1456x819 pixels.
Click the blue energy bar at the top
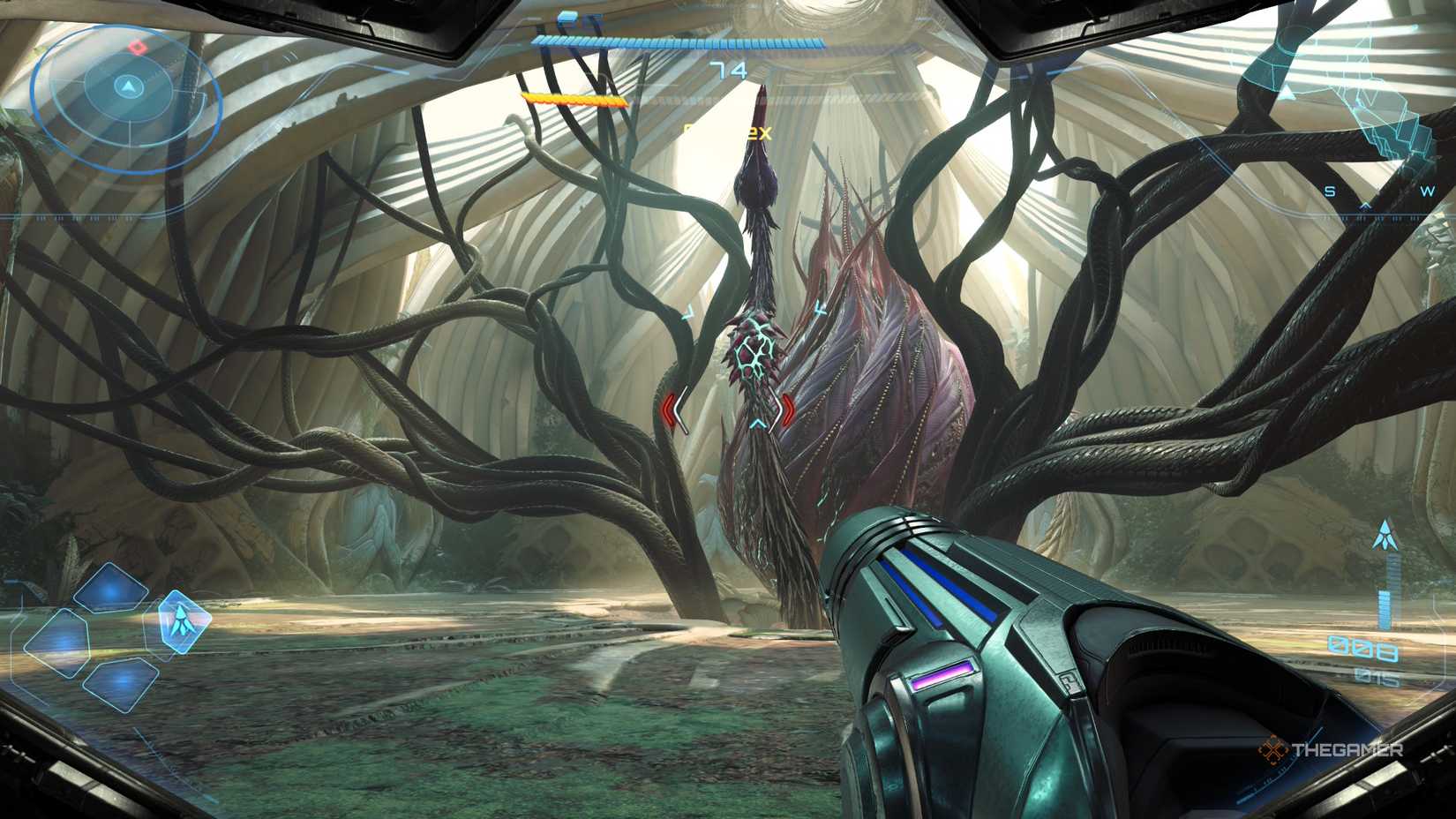[679, 40]
